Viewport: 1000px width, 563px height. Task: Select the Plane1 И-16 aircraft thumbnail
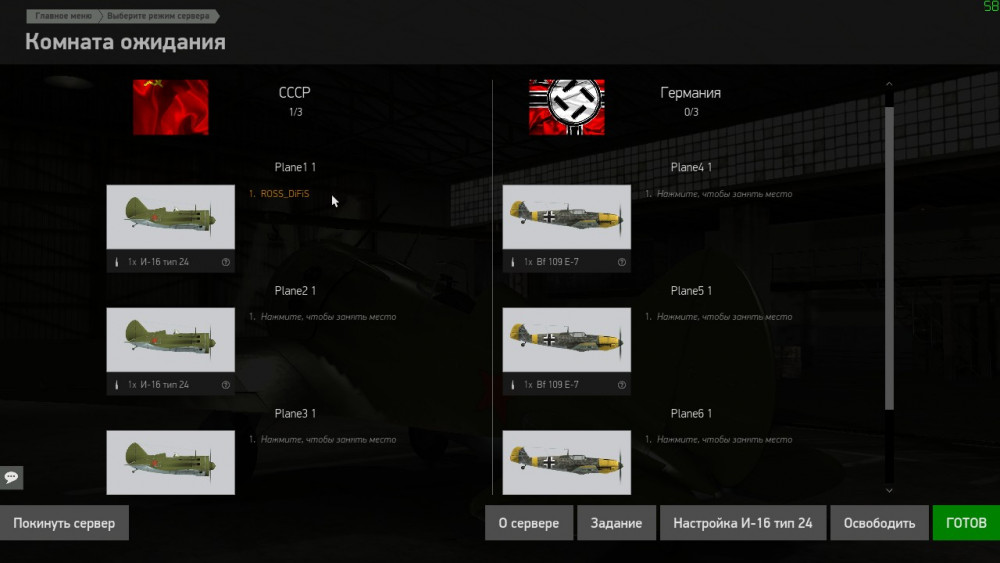pos(171,217)
